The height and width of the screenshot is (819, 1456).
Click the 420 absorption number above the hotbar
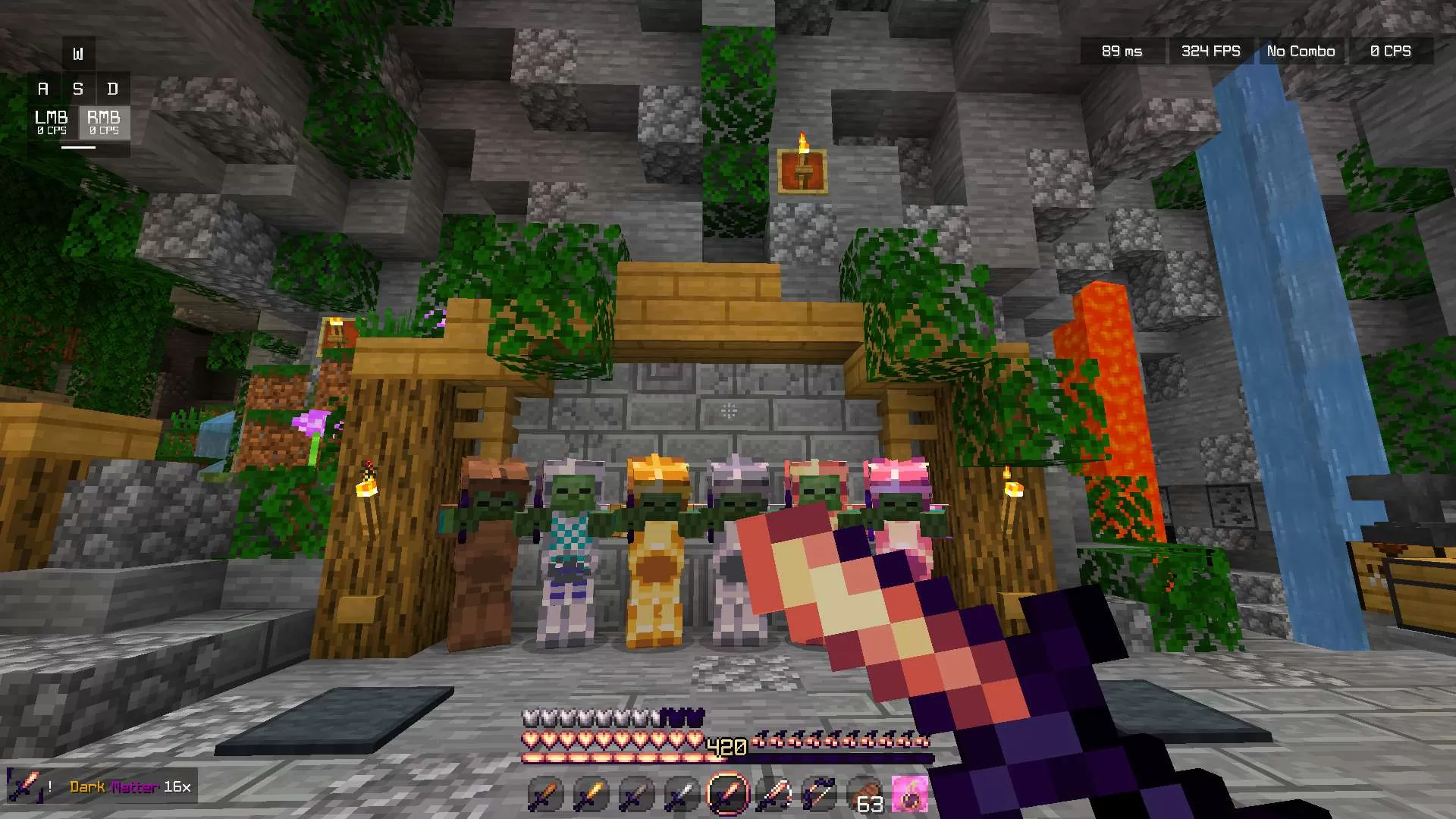pos(725,745)
